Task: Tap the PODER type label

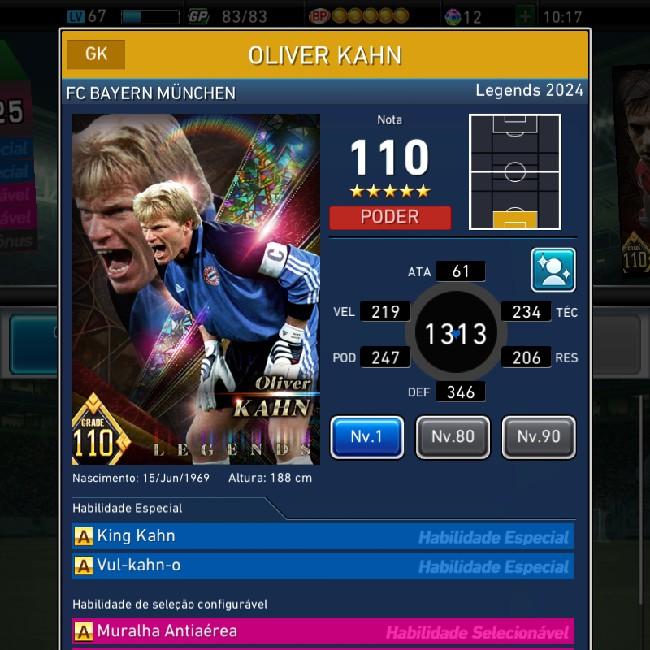Action: 390,217
